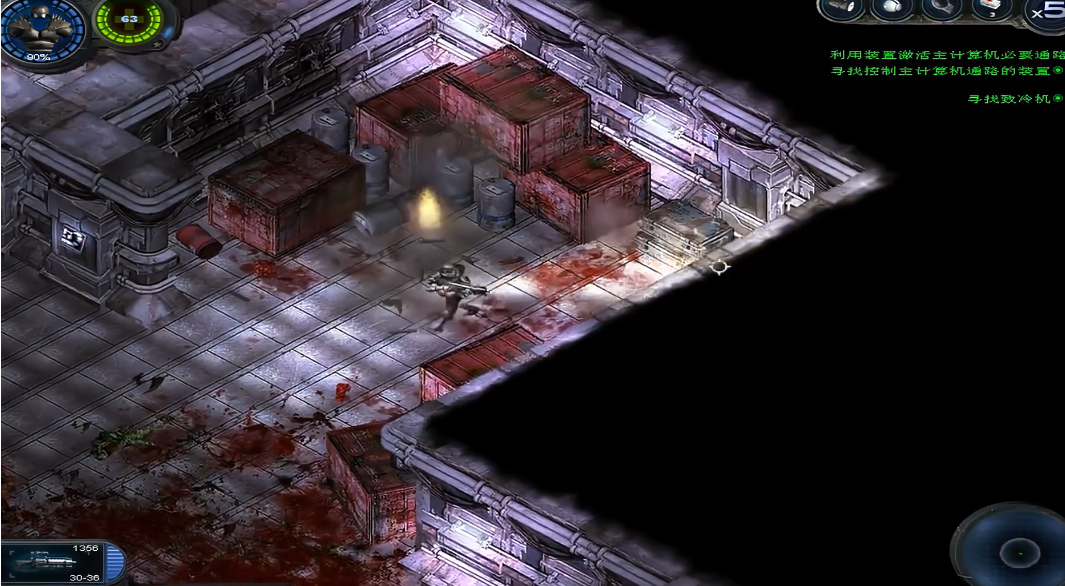Use the white pill capsule item

click(x=892, y=10)
